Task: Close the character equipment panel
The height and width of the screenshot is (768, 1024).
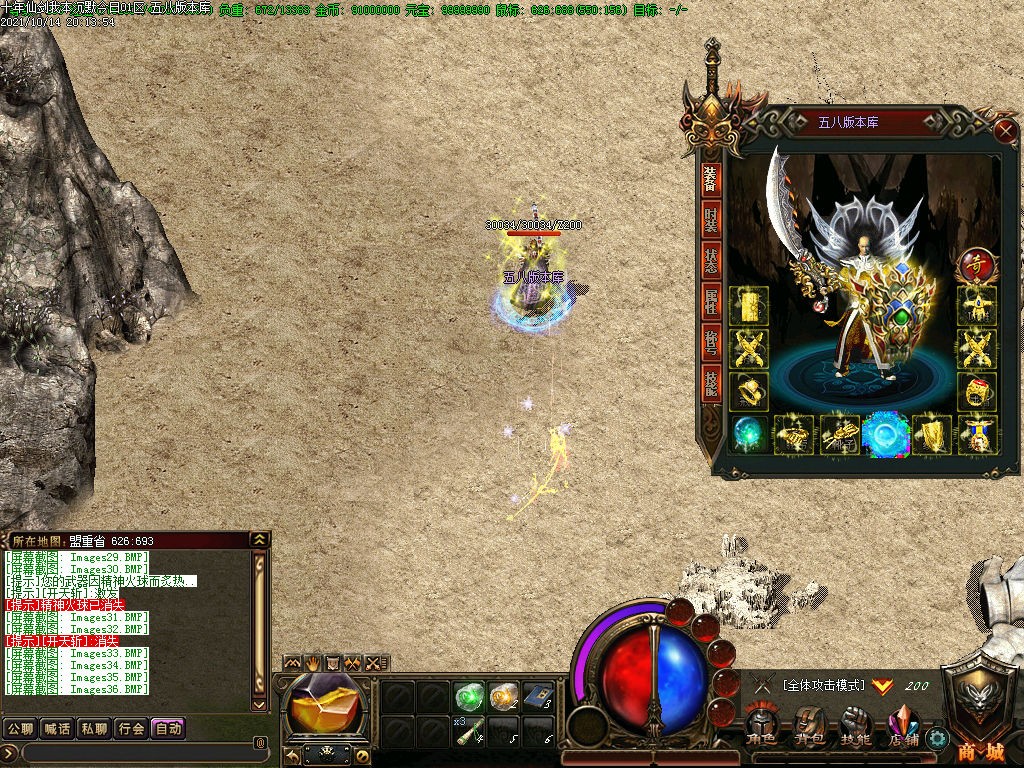Action: coord(1005,131)
